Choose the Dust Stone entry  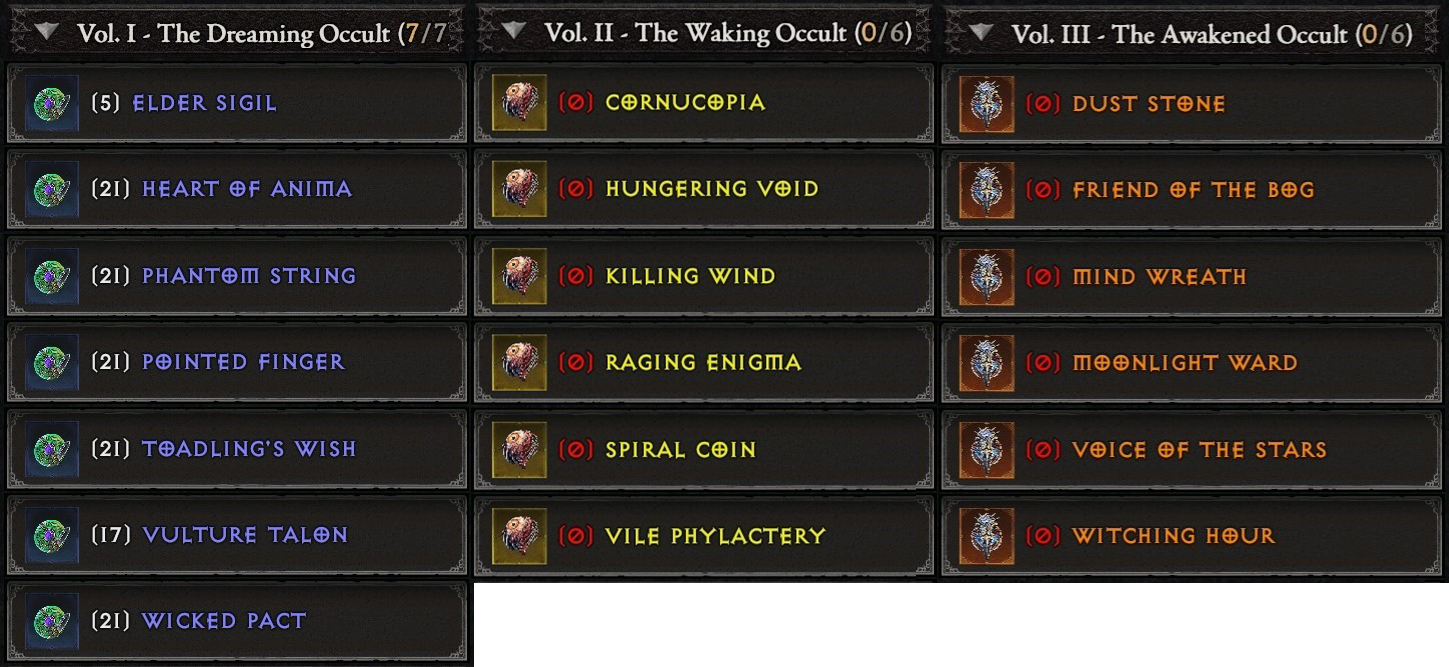(x=1190, y=104)
